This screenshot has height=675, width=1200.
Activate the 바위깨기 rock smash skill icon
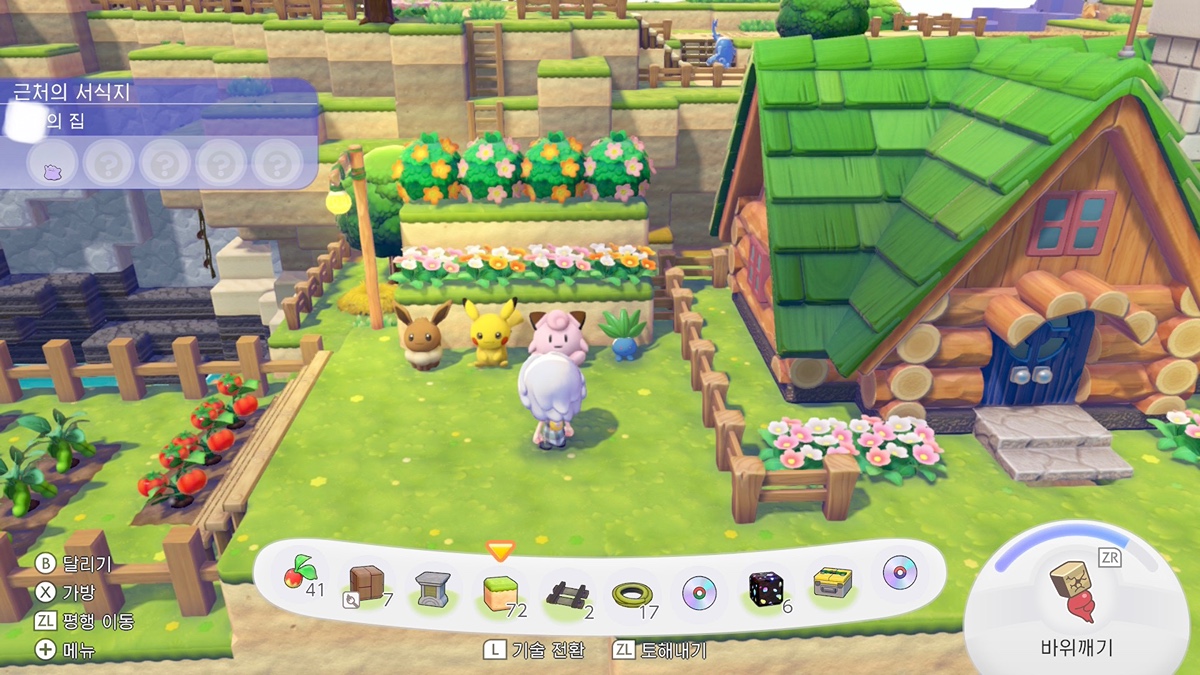pyautogui.click(x=1074, y=589)
